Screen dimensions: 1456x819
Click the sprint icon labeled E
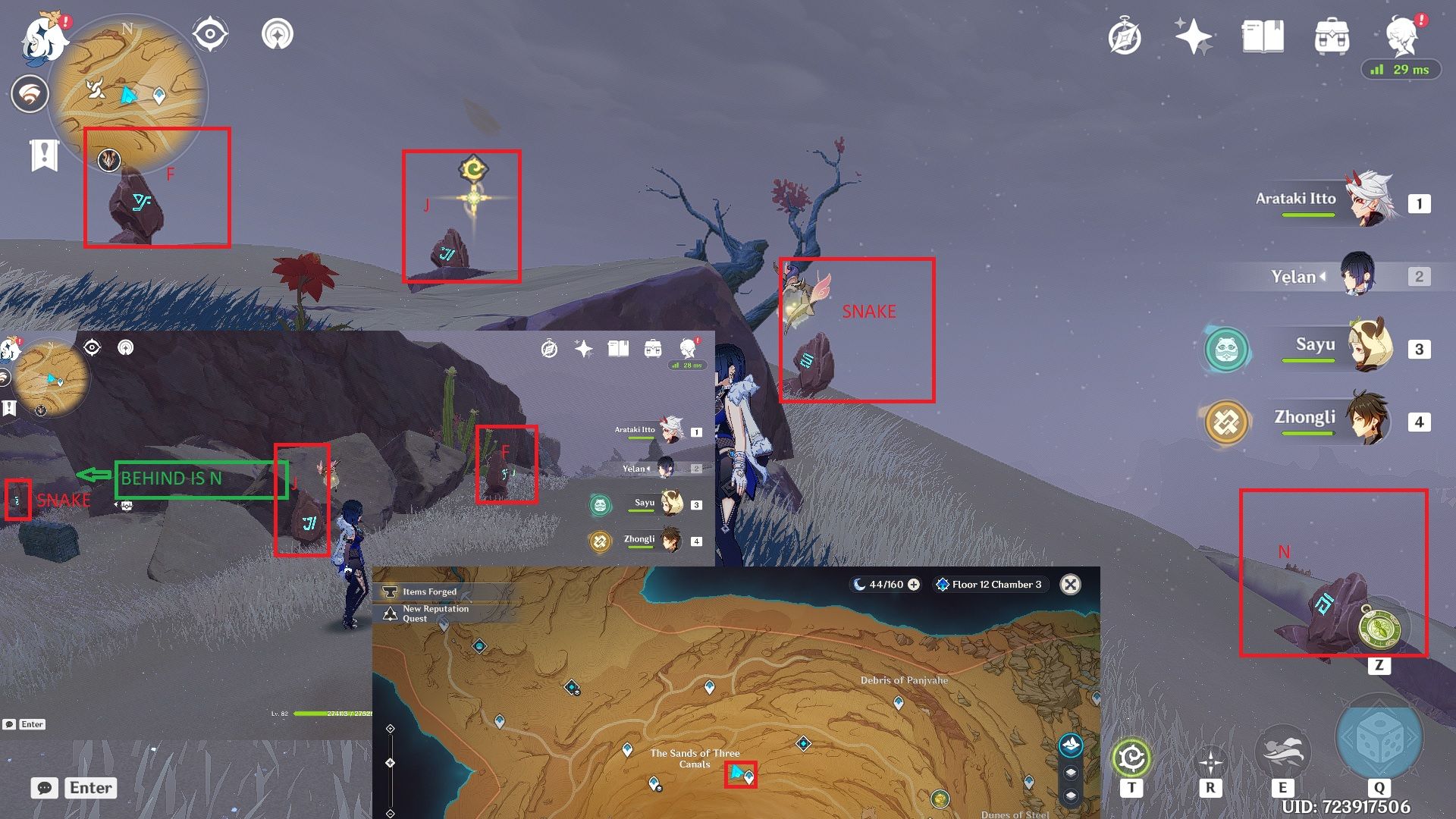pyautogui.click(x=1282, y=753)
